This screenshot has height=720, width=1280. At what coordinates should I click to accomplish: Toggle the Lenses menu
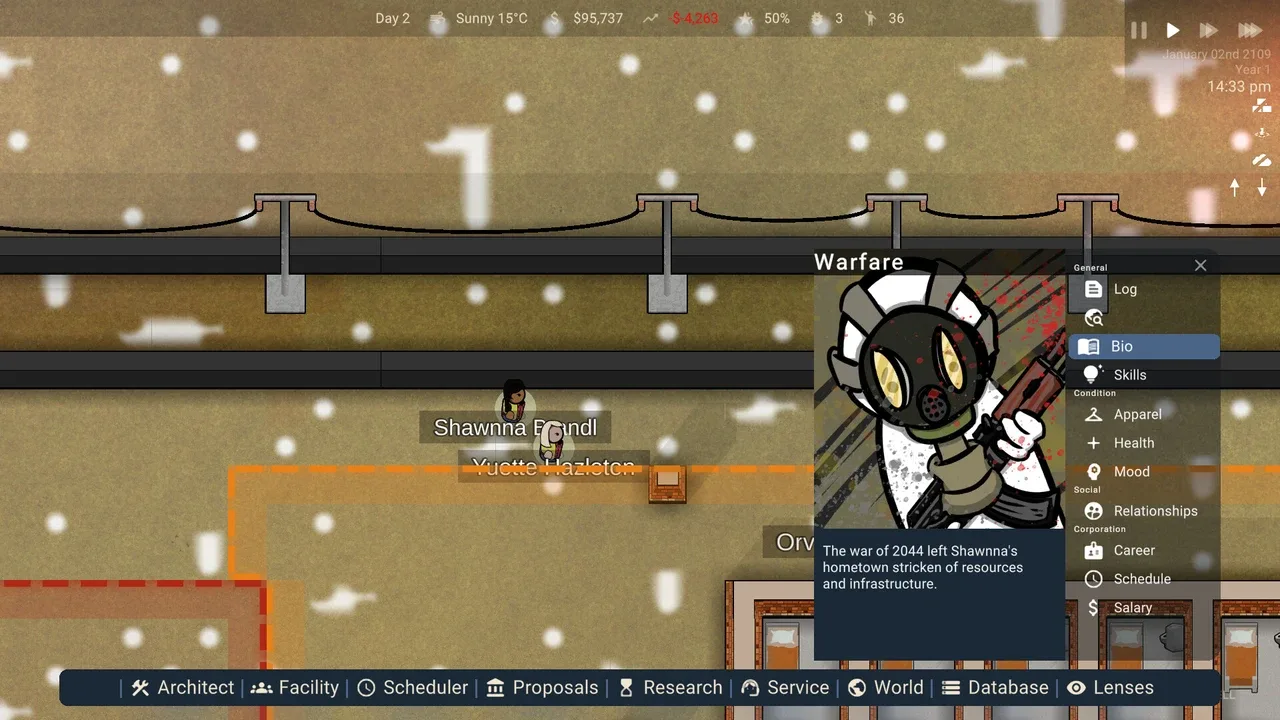coord(1110,687)
